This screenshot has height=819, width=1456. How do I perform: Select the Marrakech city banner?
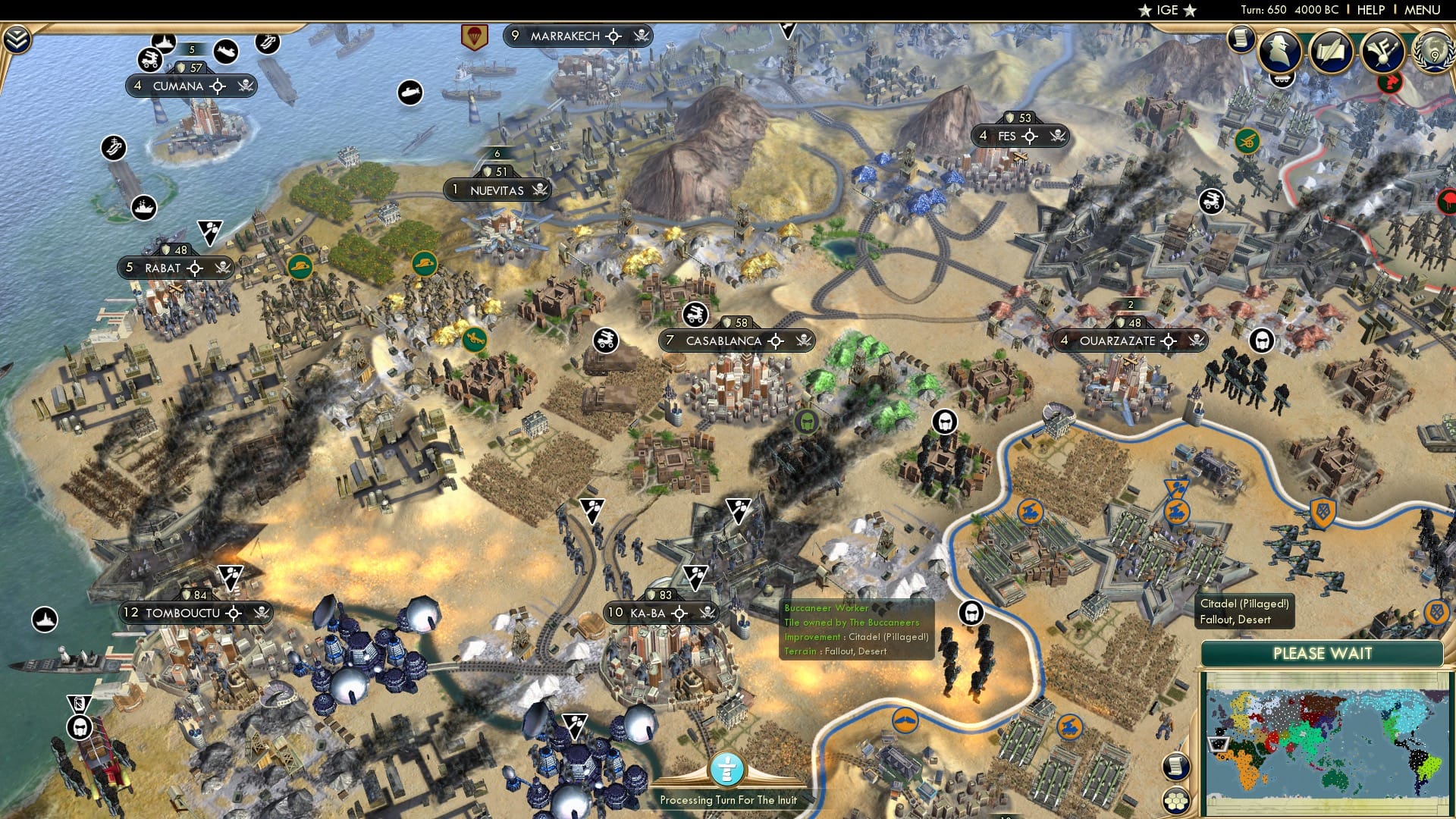click(566, 36)
